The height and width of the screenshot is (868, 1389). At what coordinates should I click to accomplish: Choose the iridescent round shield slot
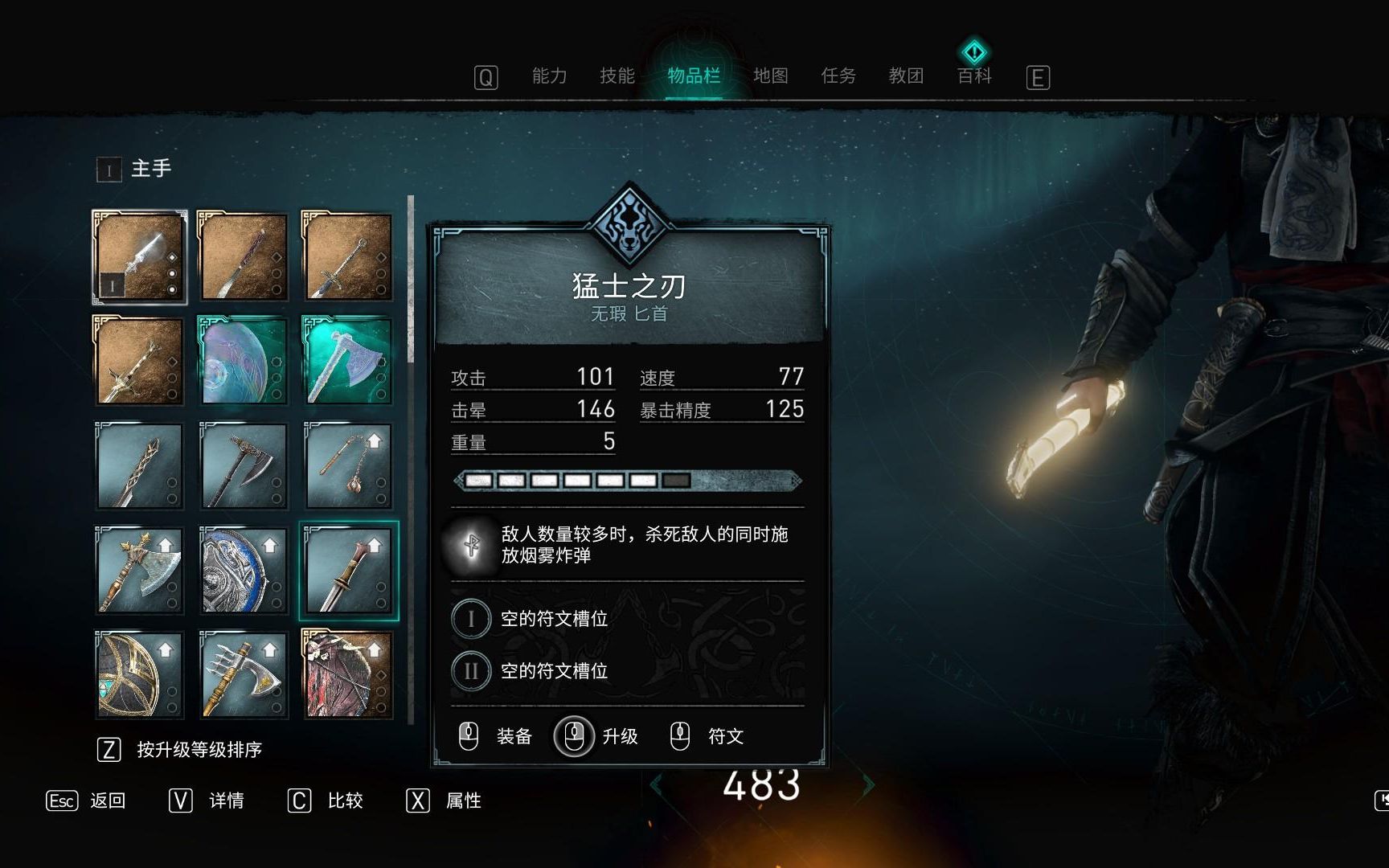tap(243, 361)
